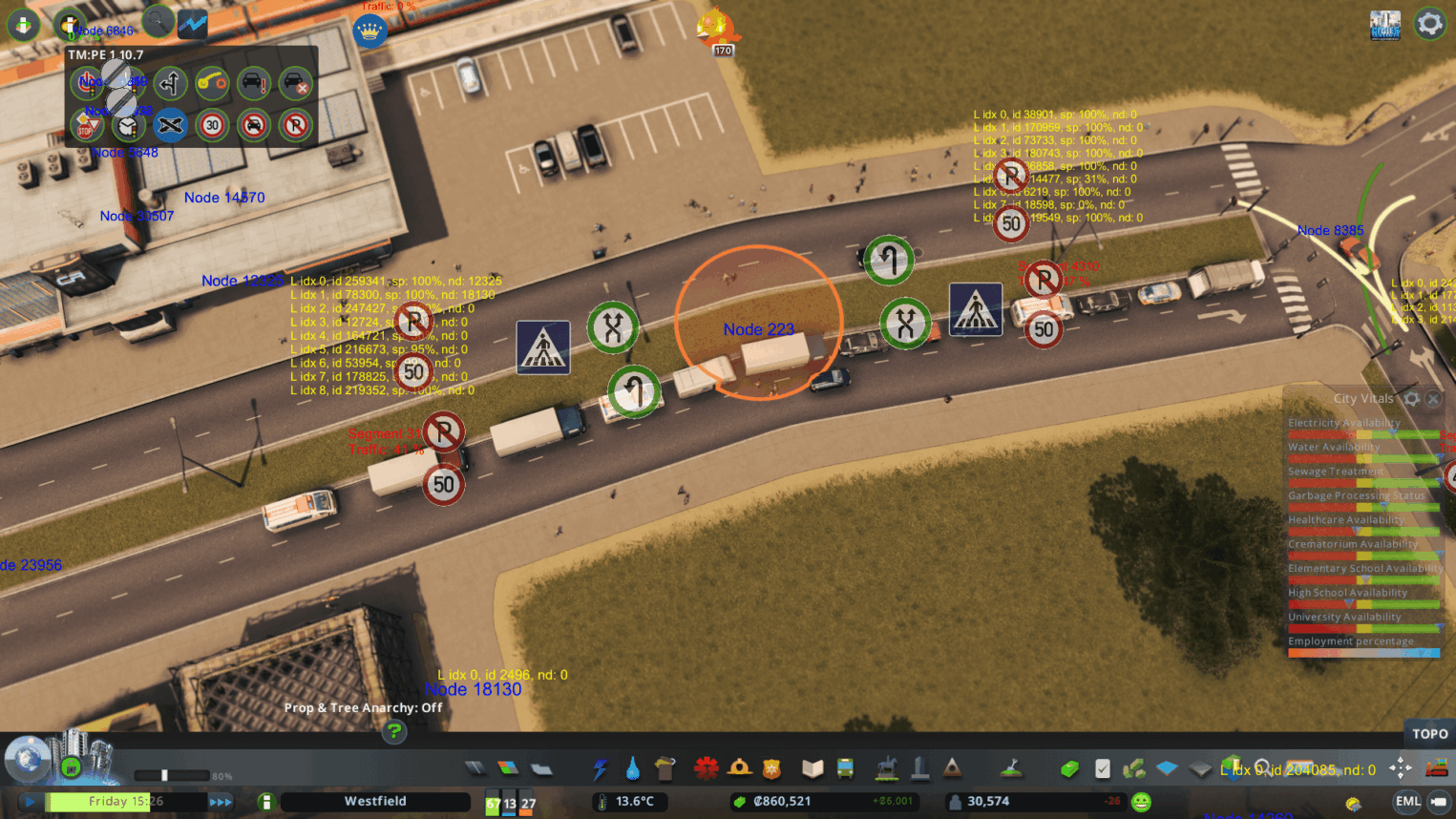Open the Roads build menu

tap(475, 768)
